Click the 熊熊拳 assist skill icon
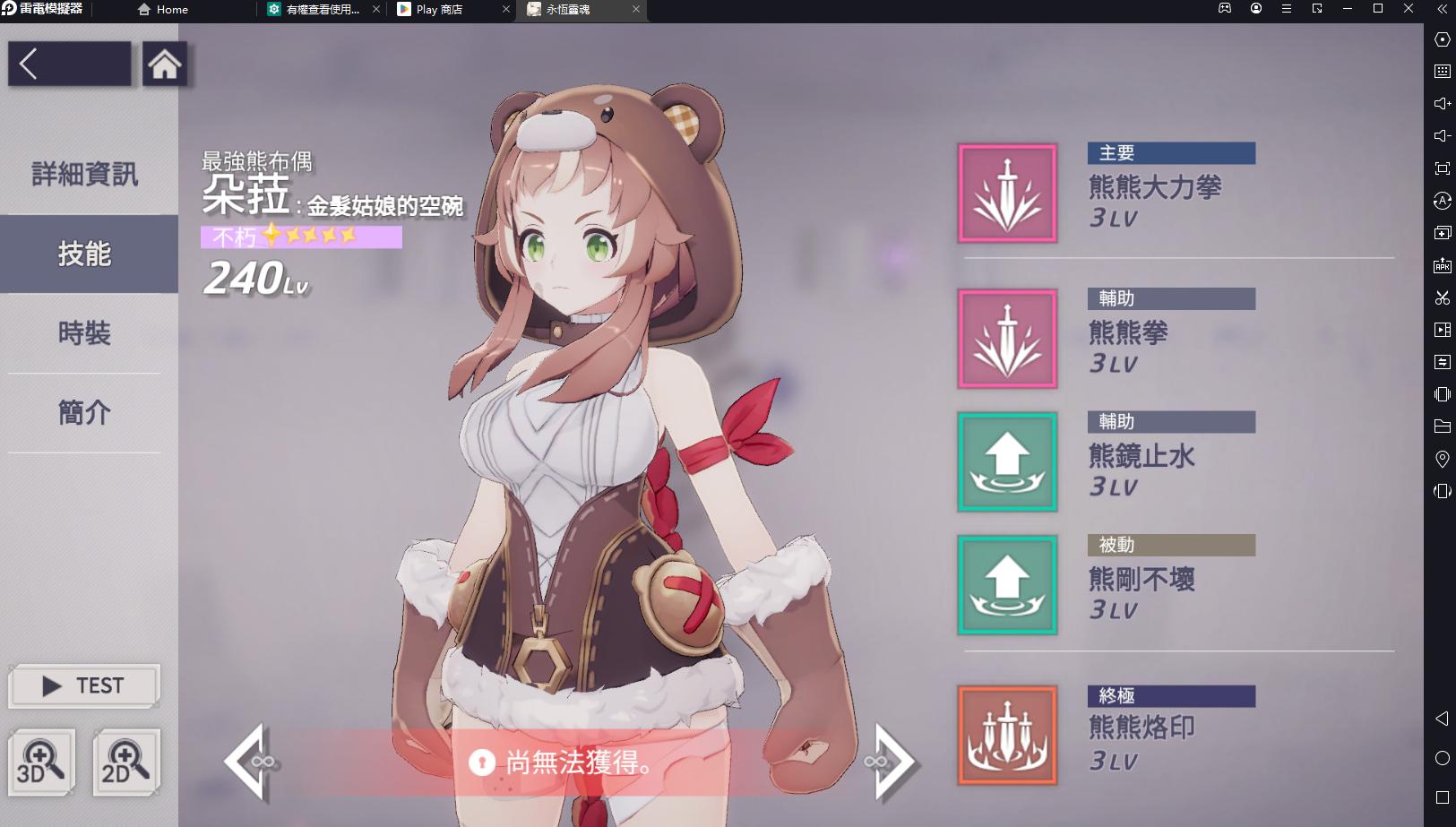This screenshot has width=1456, height=827. click(x=1007, y=339)
